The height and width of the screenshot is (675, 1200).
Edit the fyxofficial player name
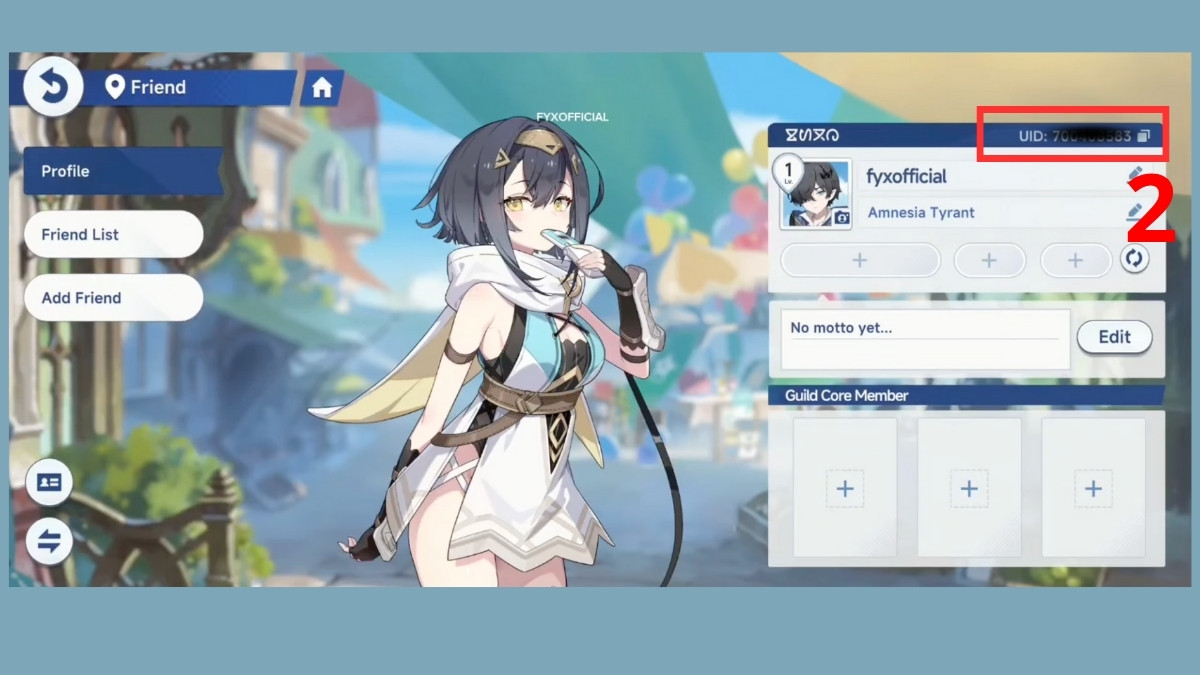(1134, 176)
